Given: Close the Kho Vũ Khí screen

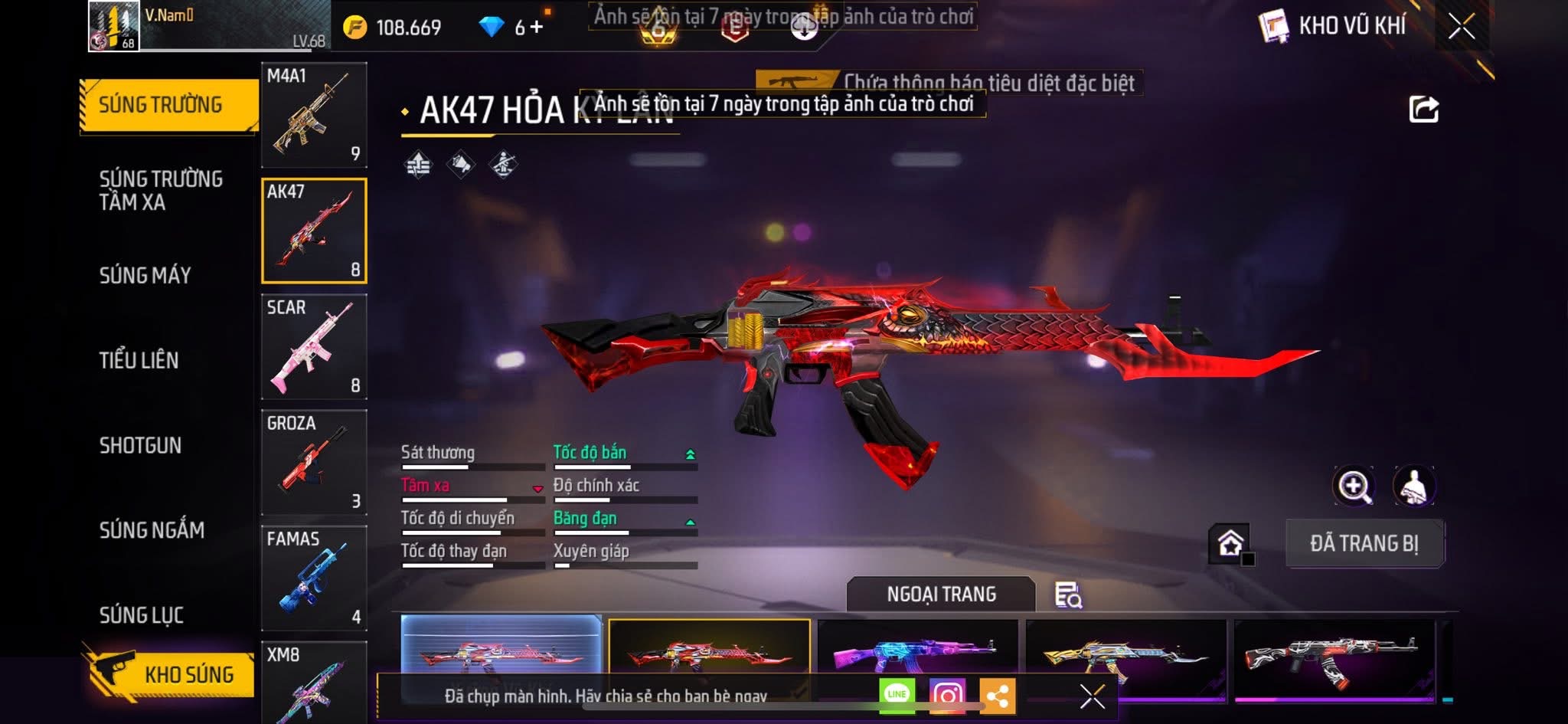Looking at the screenshot, I should (1461, 27).
